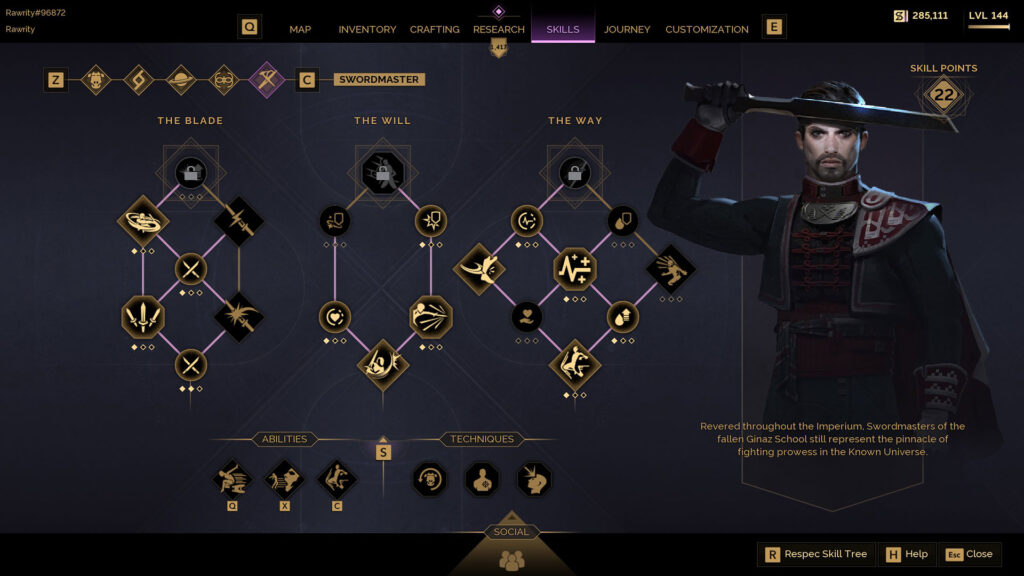The height and width of the screenshot is (576, 1024).
Task: Open the Journey tab
Action: [x=627, y=29]
